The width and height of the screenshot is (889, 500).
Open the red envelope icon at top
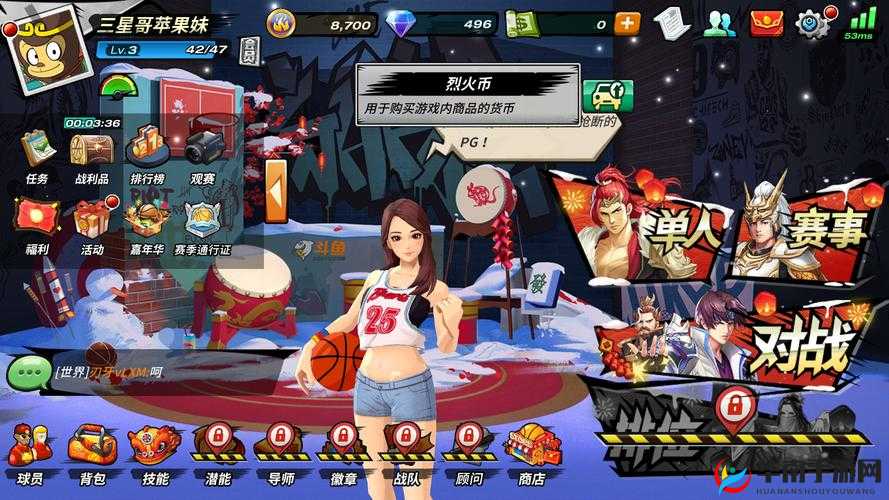click(x=765, y=22)
